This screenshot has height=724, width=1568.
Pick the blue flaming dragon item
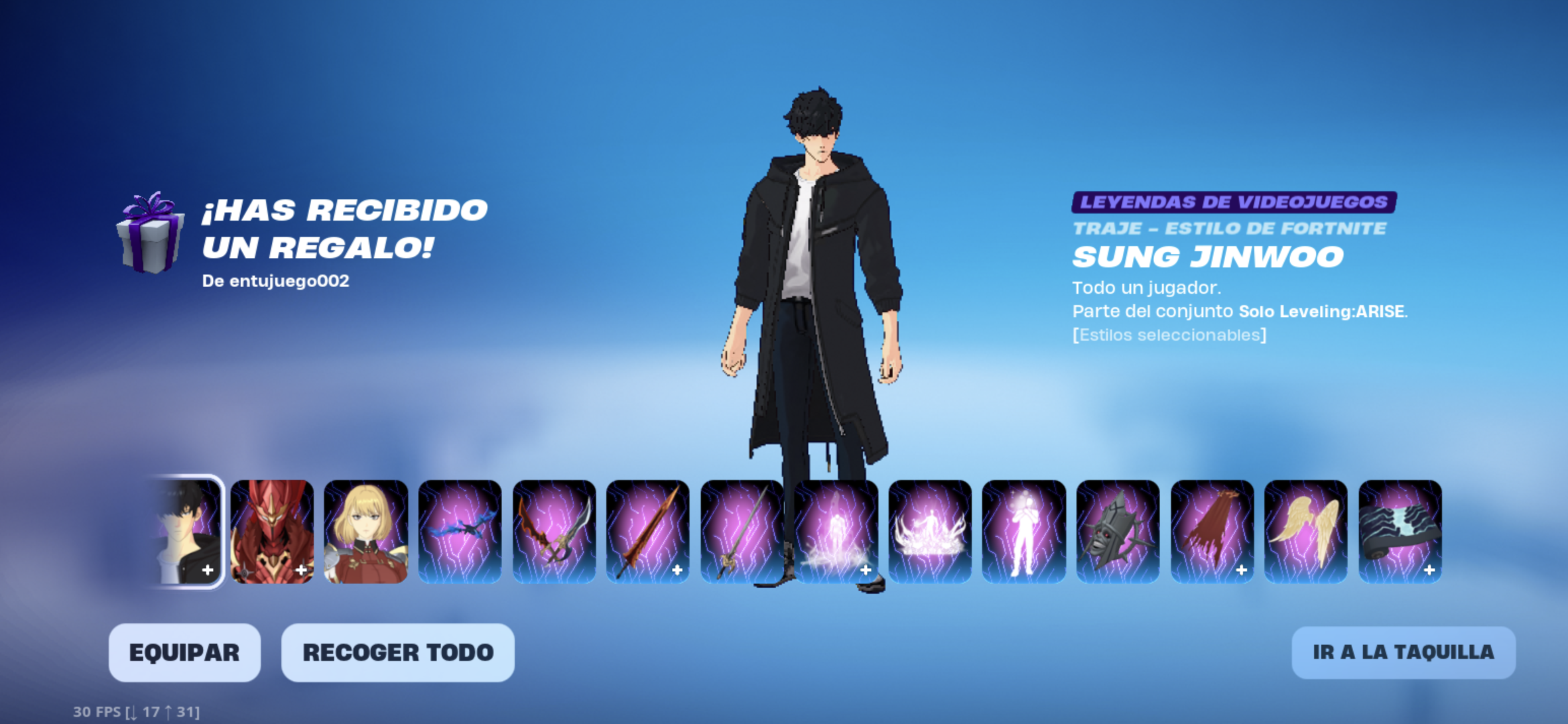click(x=460, y=531)
